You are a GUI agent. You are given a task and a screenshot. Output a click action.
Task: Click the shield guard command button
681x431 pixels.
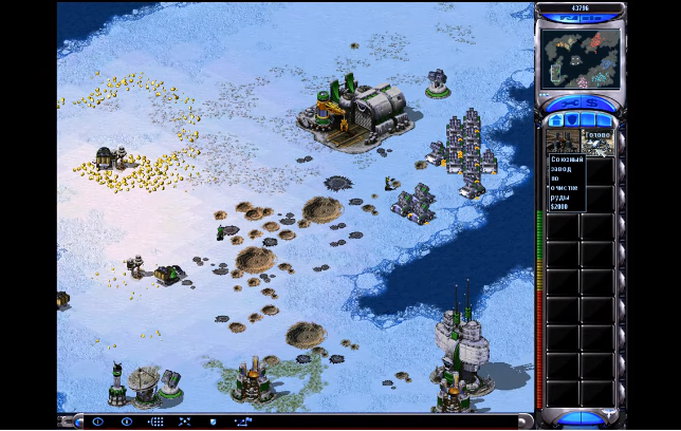[212, 422]
